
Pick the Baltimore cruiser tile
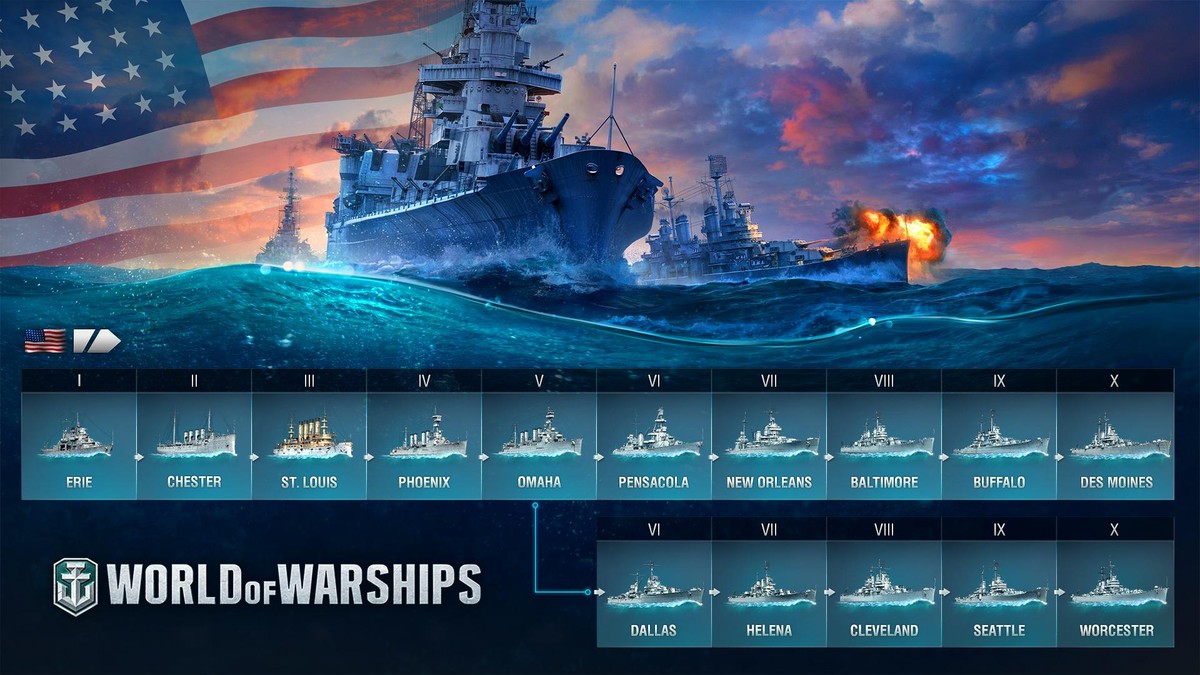point(884,445)
